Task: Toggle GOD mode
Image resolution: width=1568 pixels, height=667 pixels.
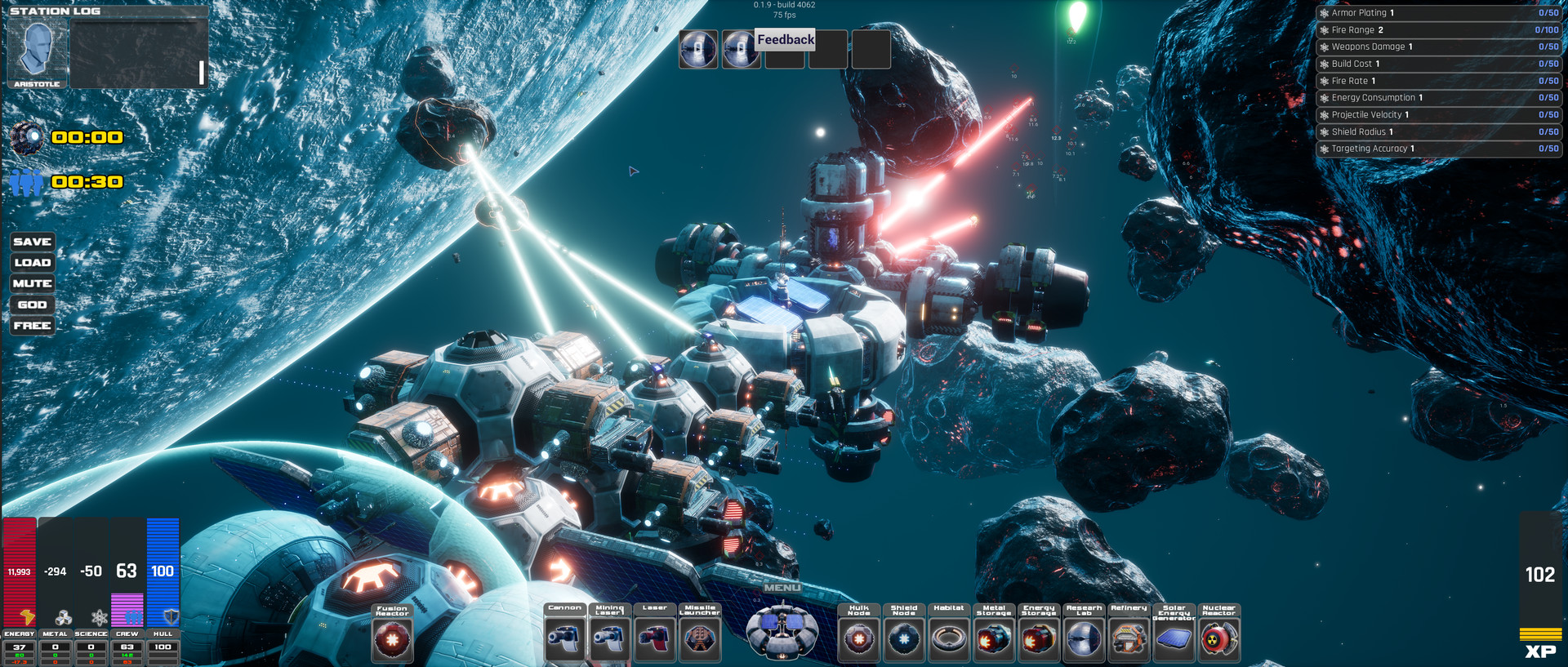Action: pos(32,304)
